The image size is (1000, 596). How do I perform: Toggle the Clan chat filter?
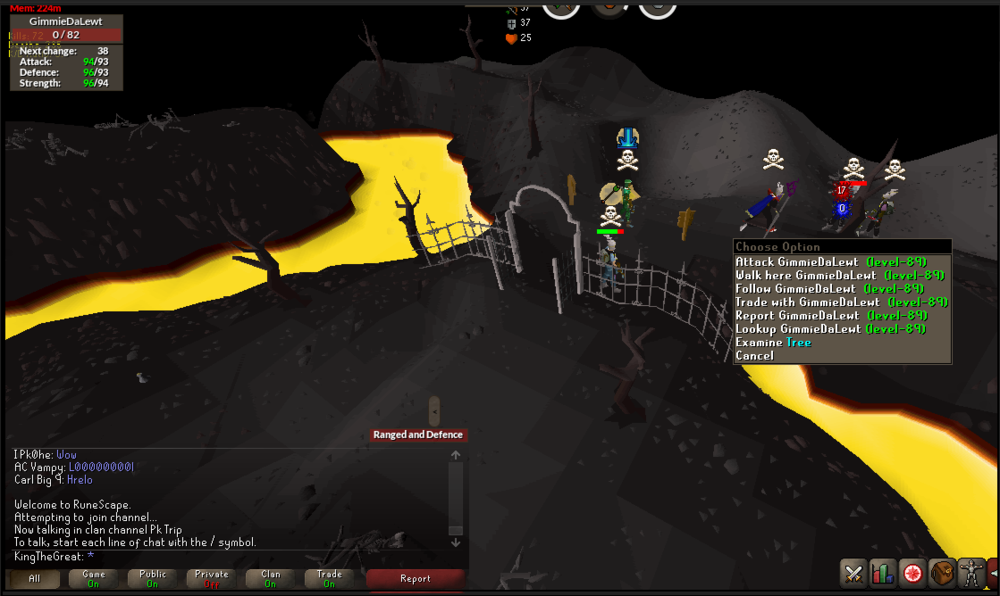point(271,578)
